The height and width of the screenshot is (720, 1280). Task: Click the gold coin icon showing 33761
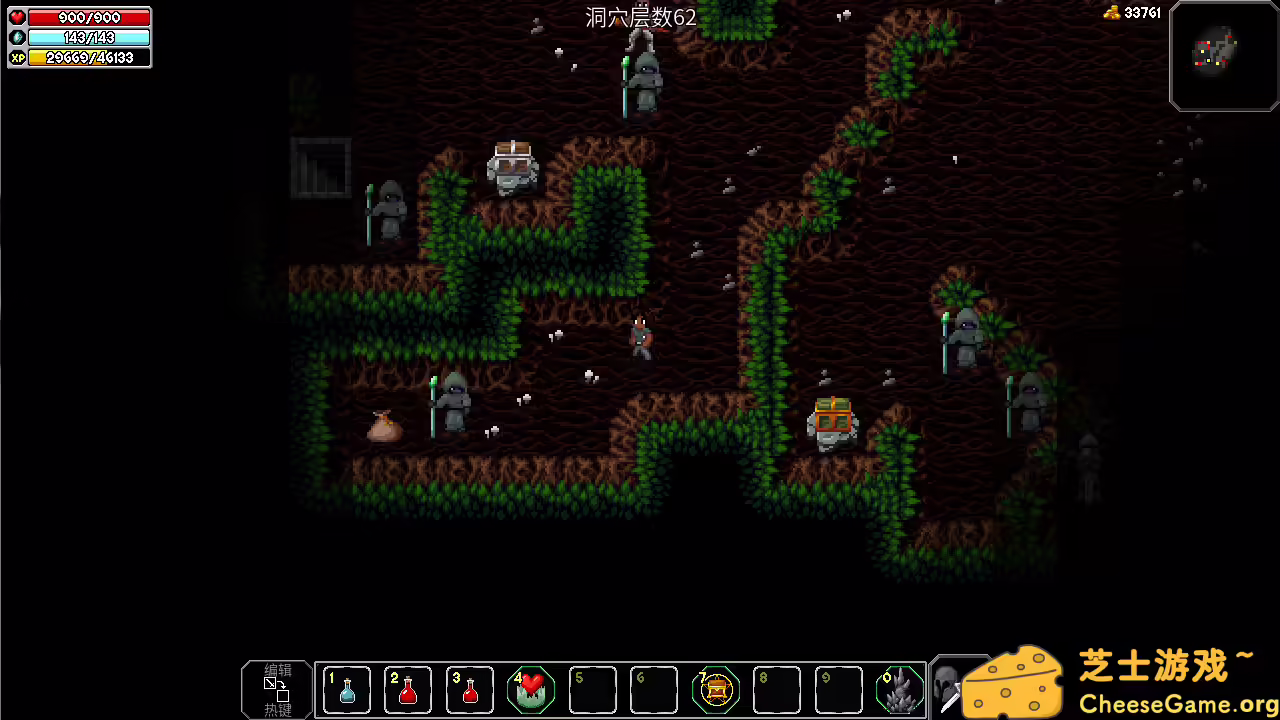point(1113,13)
